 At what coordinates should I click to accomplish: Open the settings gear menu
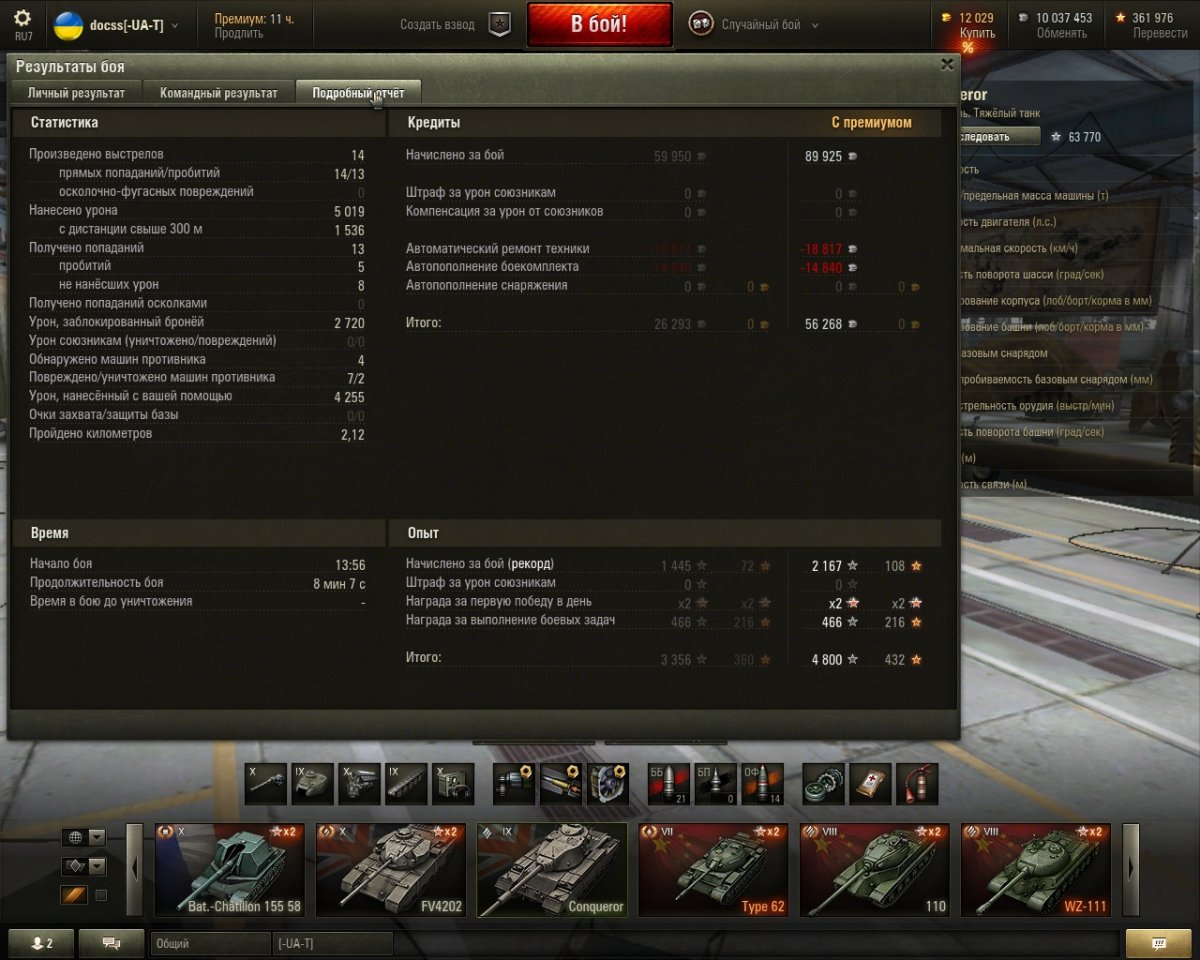pos(22,18)
